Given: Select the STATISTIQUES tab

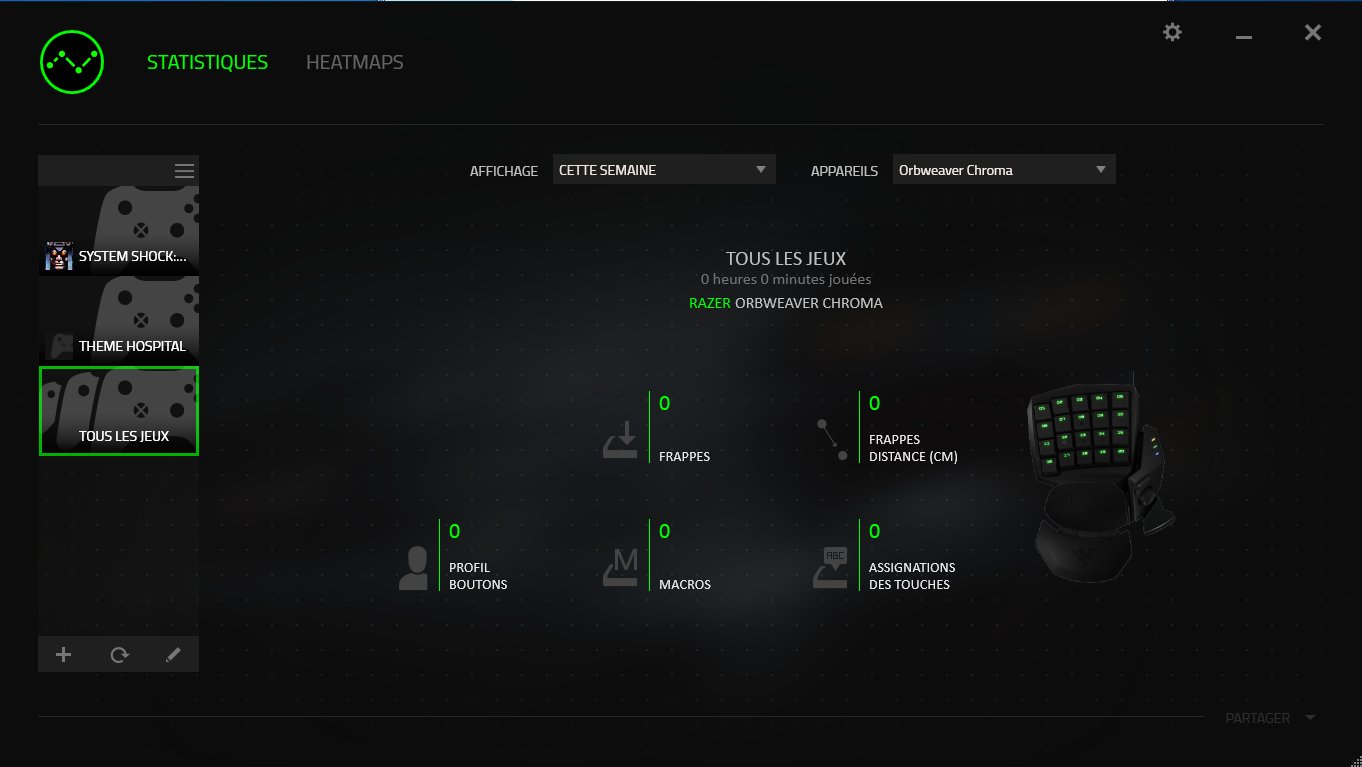Looking at the screenshot, I should pyautogui.click(x=207, y=61).
